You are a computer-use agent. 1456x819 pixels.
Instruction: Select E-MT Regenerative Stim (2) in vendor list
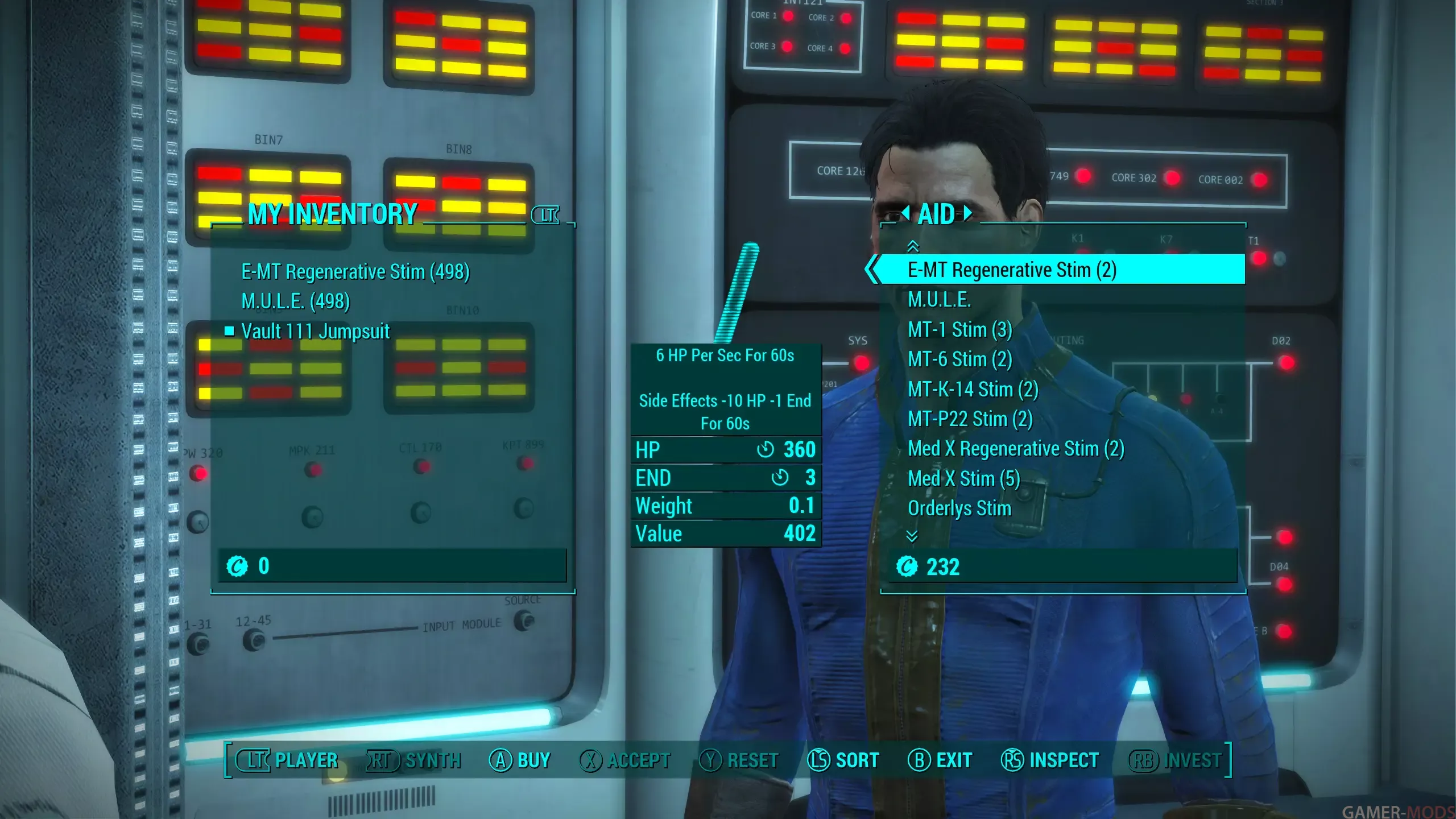tap(1012, 270)
